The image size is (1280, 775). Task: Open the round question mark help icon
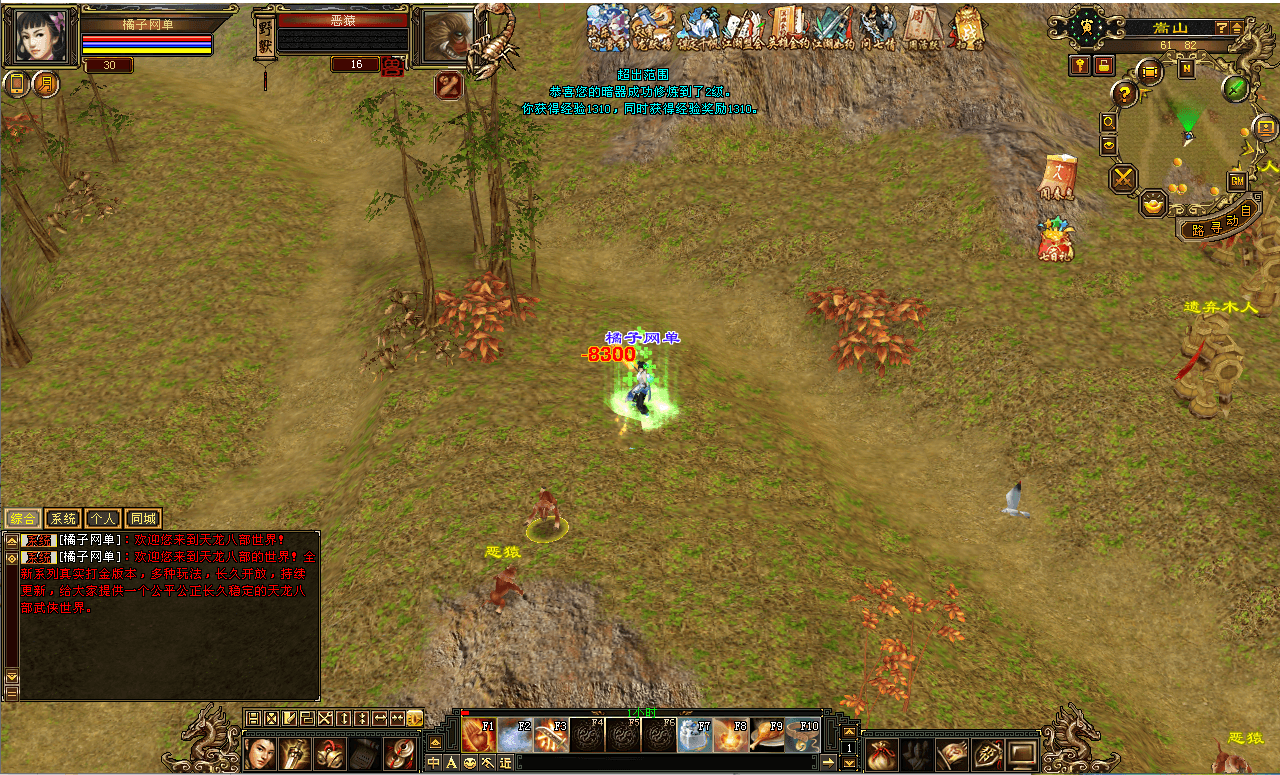click(x=1125, y=94)
